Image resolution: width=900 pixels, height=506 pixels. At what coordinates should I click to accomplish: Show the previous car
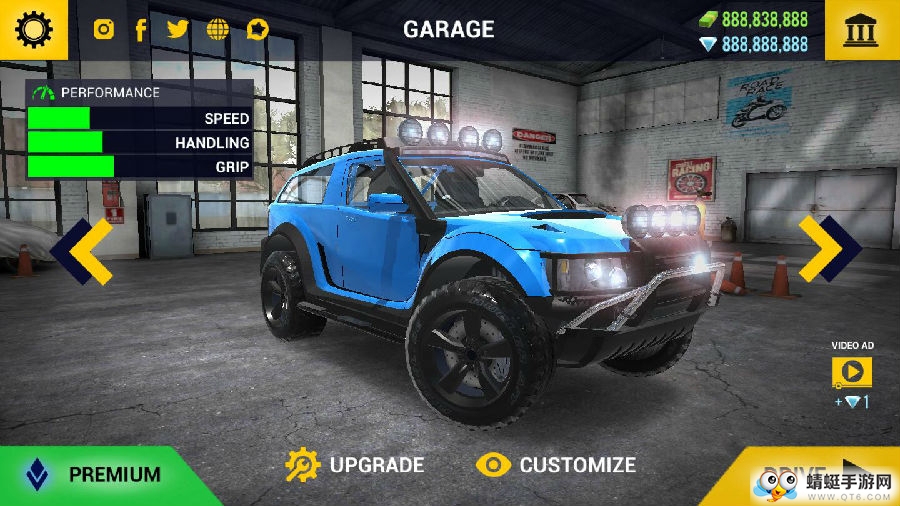pos(81,250)
